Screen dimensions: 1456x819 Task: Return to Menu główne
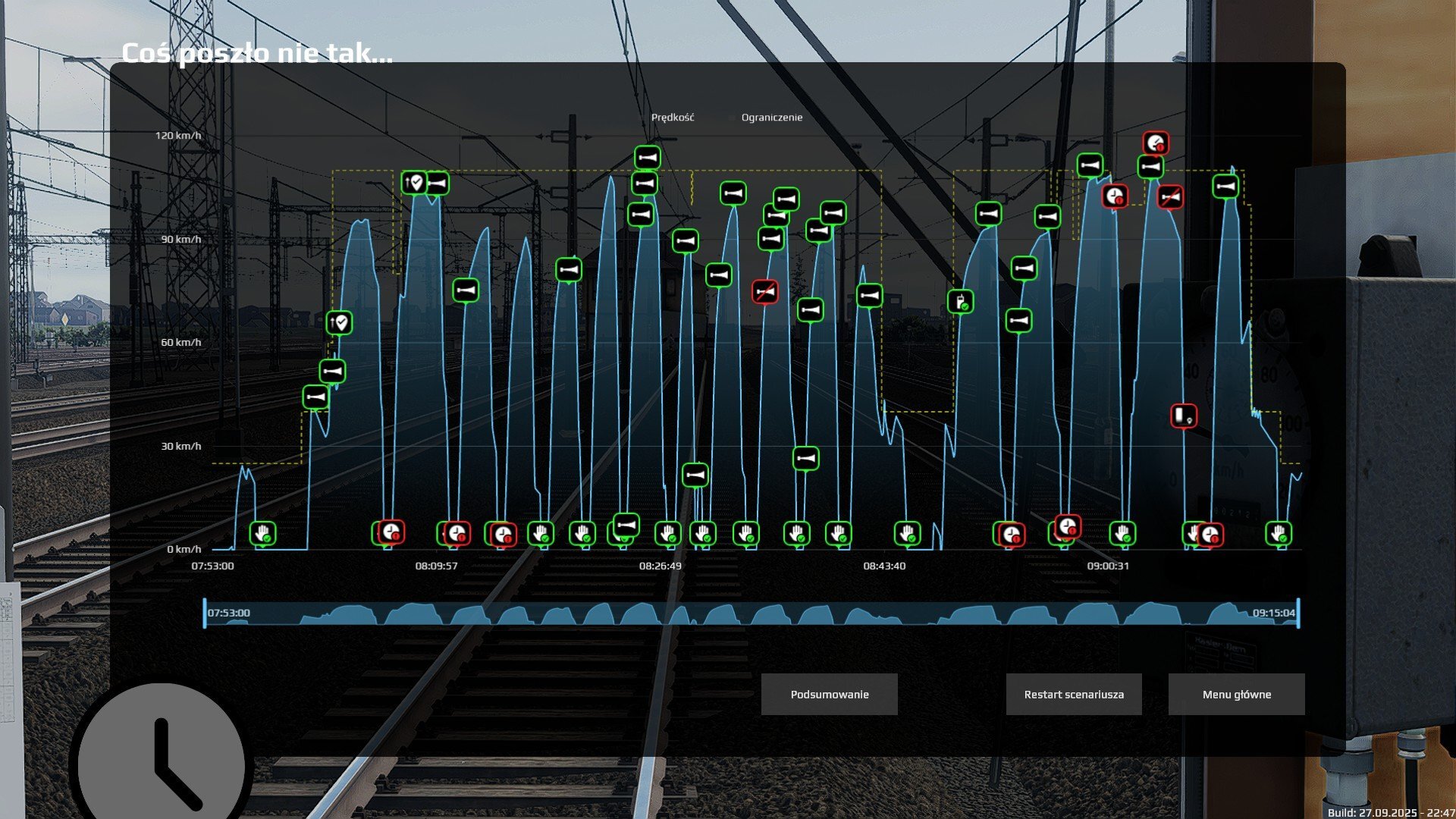[x=1236, y=694]
